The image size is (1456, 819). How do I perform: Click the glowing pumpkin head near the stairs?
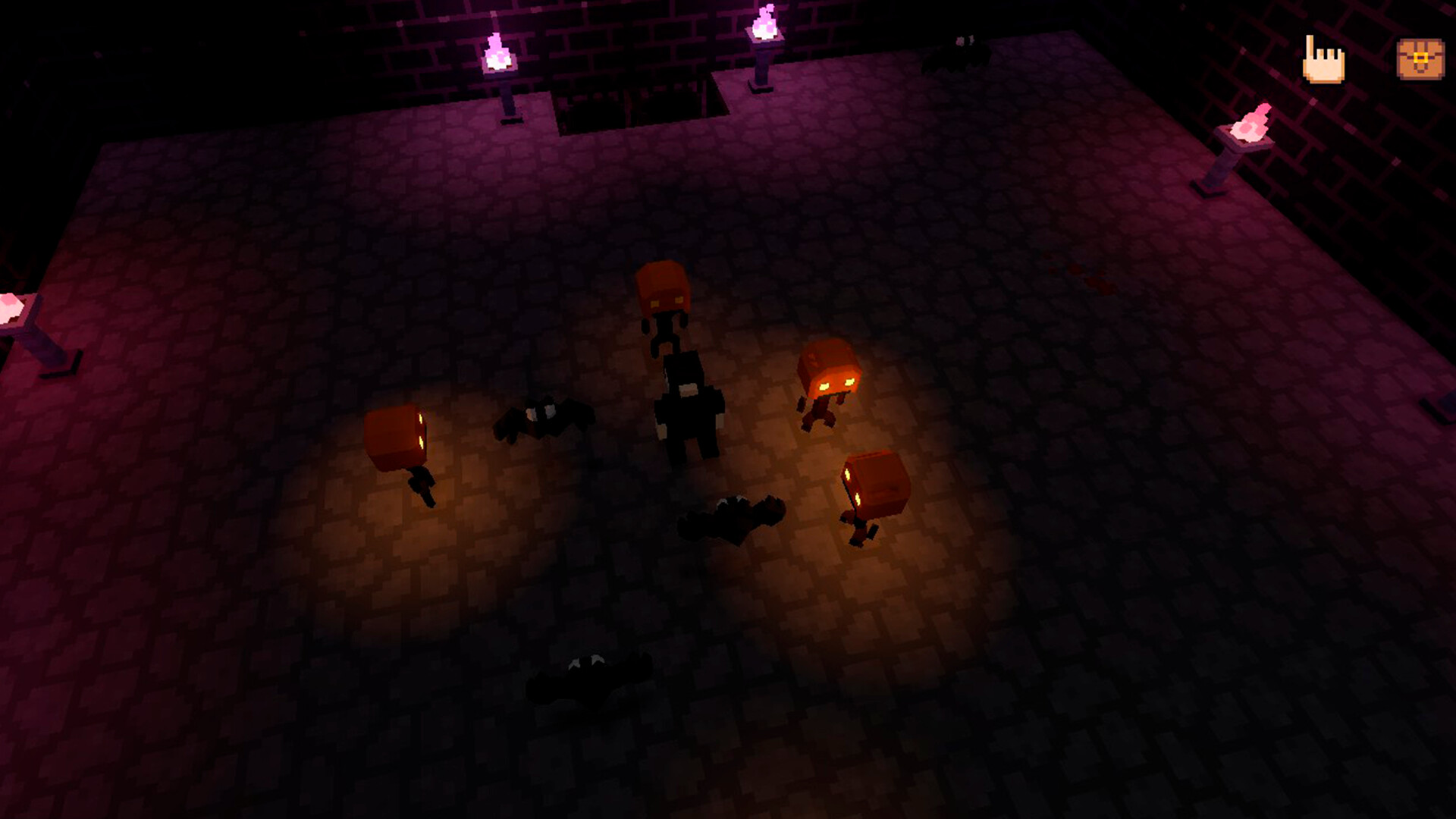[x=664, y=288]
